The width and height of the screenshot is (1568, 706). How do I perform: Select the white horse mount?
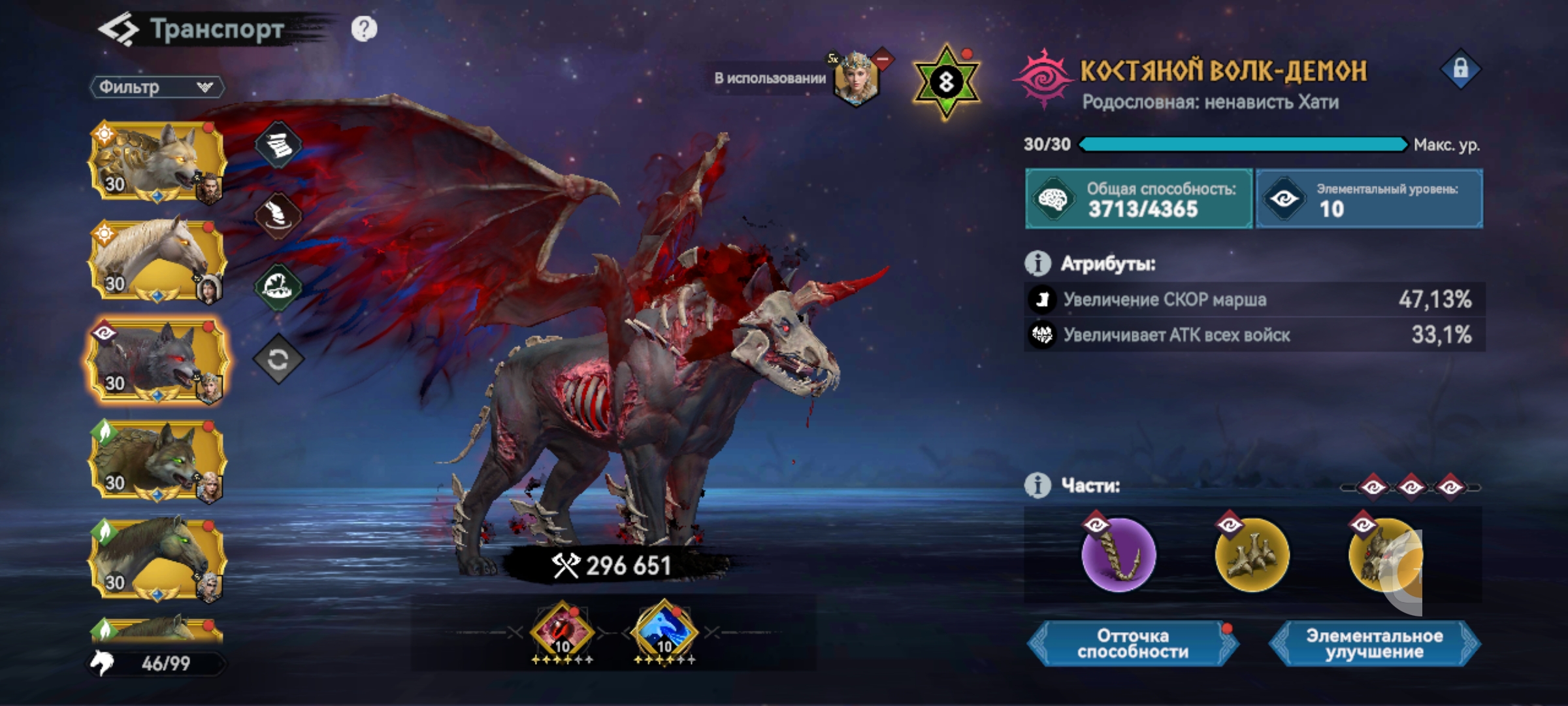157,261
